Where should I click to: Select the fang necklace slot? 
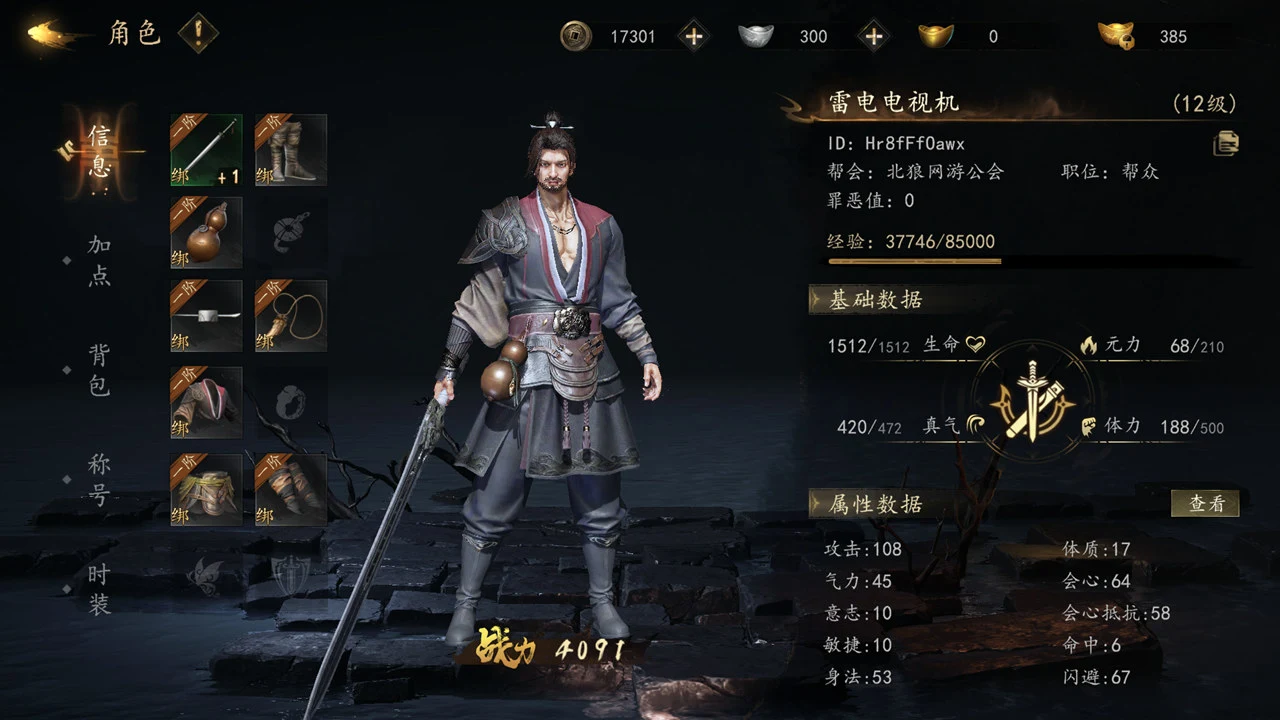click(291, 316)
